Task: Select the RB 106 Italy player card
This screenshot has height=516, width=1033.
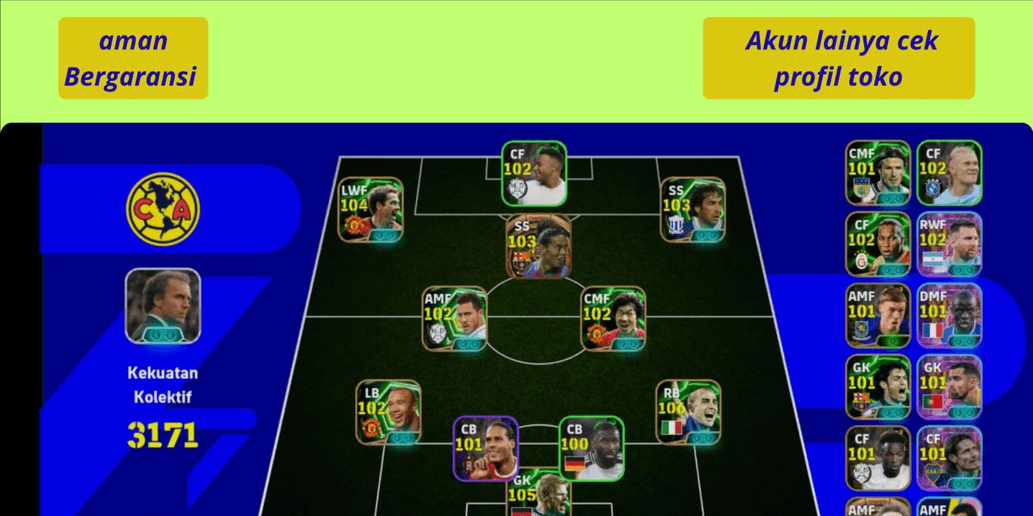Action: [688, 412]
